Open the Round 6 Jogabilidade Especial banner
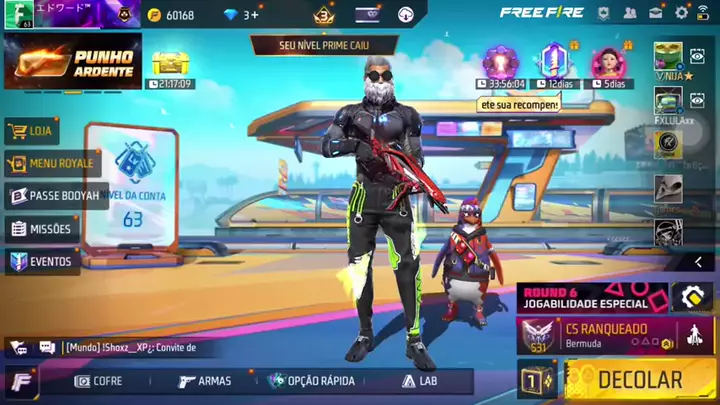This screenshot has width=720, height=405. point(592,297)
